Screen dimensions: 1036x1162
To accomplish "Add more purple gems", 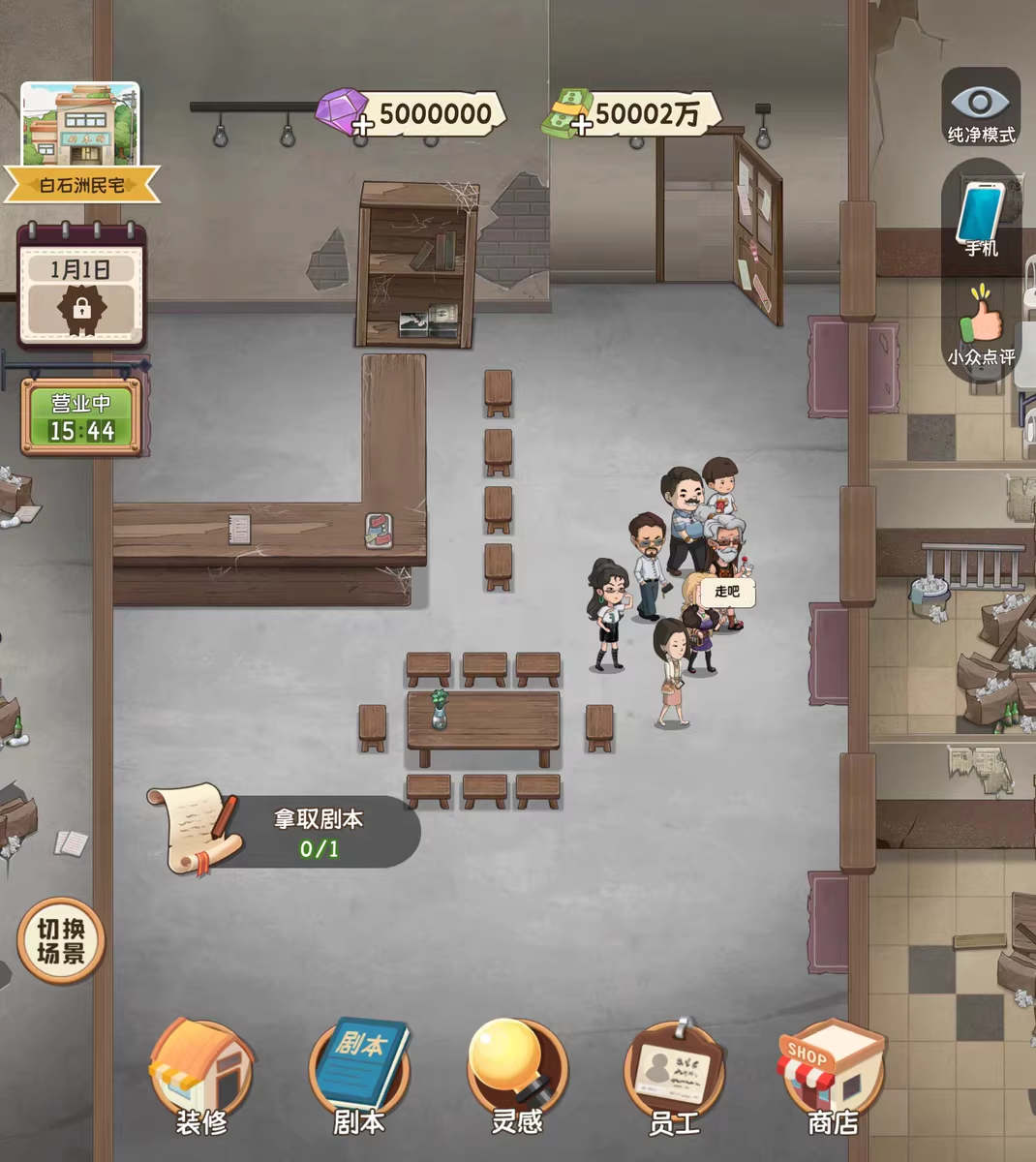I will pyautogui.click(x=363, y=125).
